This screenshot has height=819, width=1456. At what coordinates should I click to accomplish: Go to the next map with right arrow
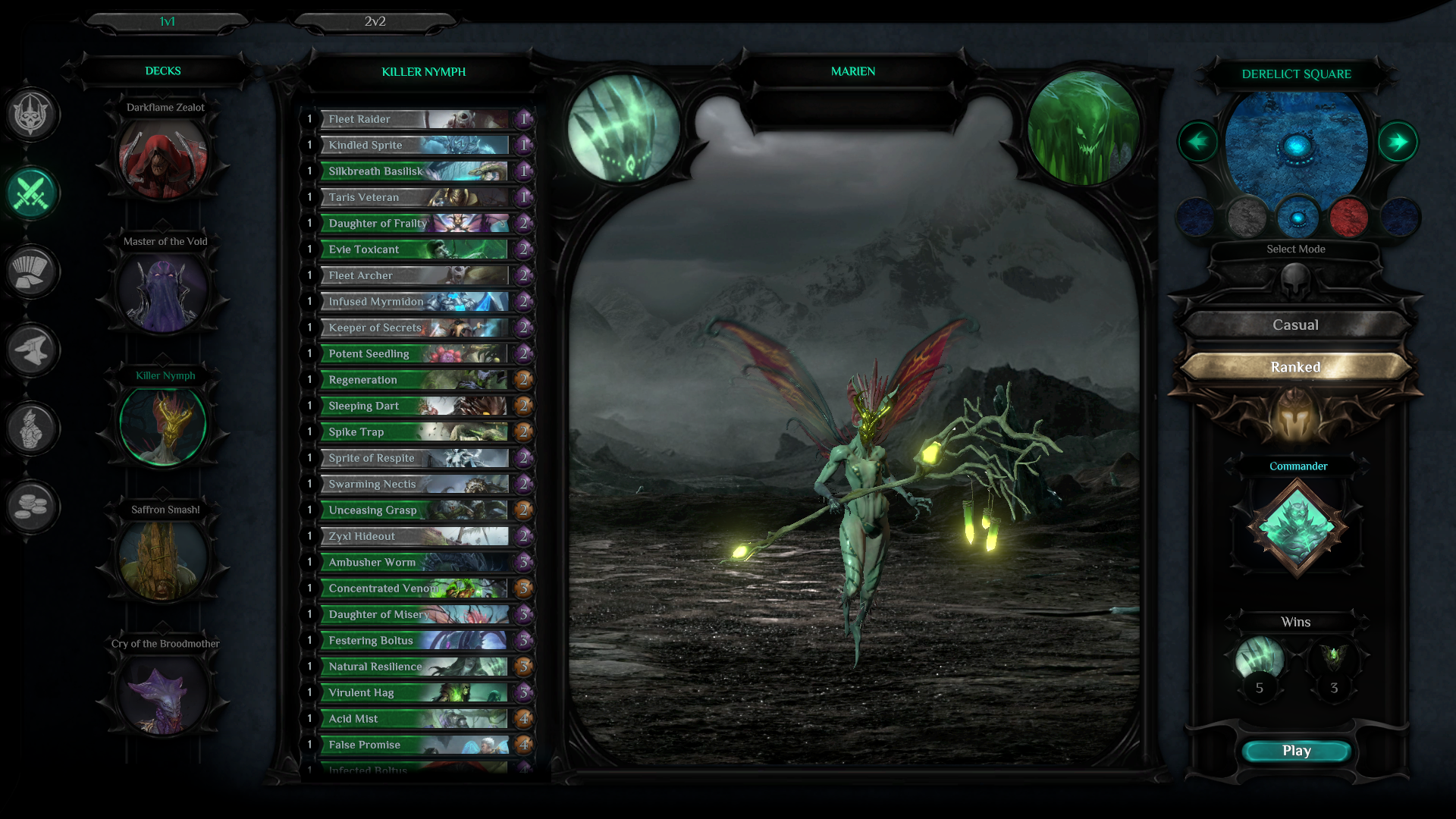click(x=1398, y=142)
